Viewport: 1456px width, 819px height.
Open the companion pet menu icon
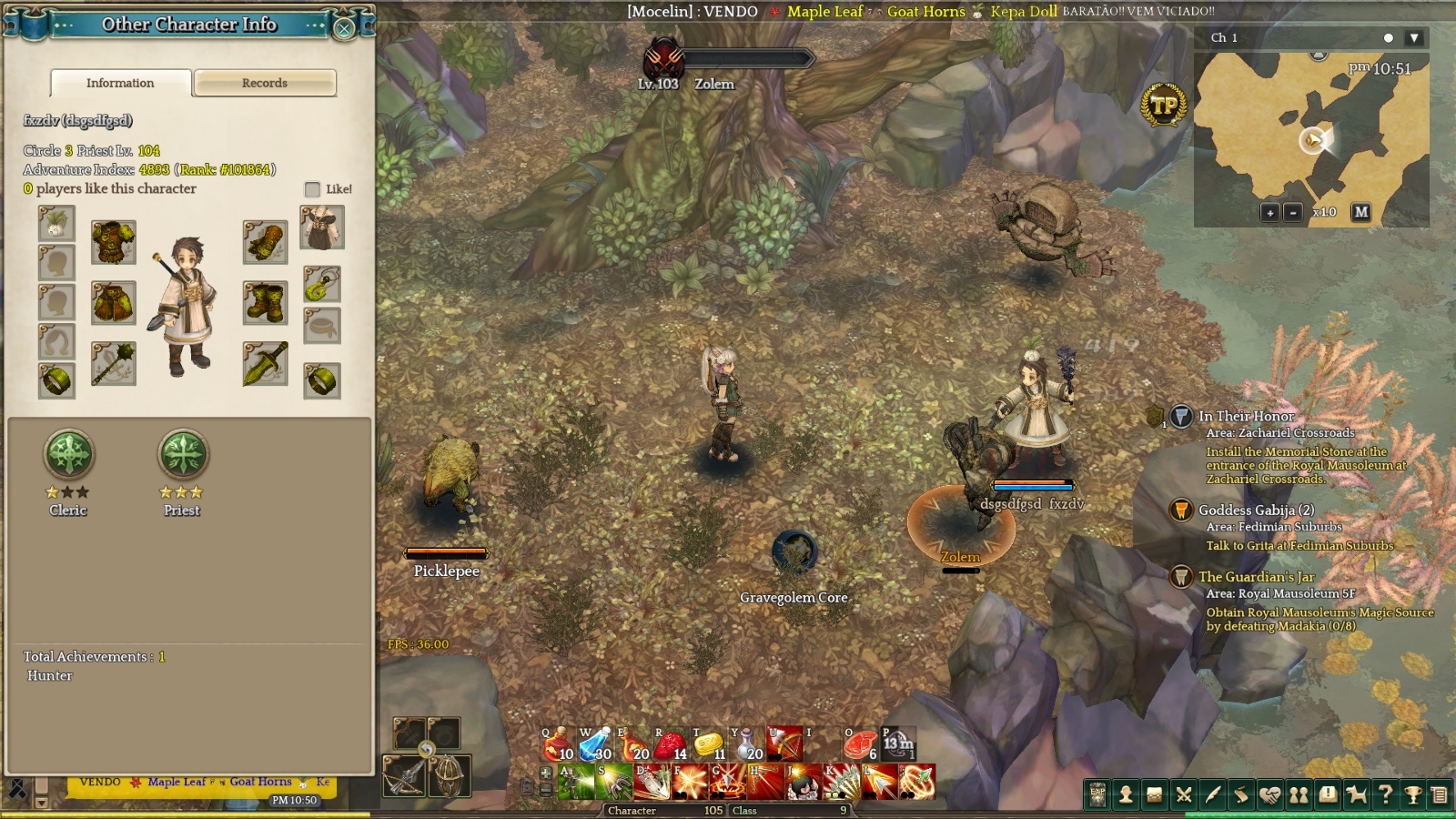point(1356,795)
